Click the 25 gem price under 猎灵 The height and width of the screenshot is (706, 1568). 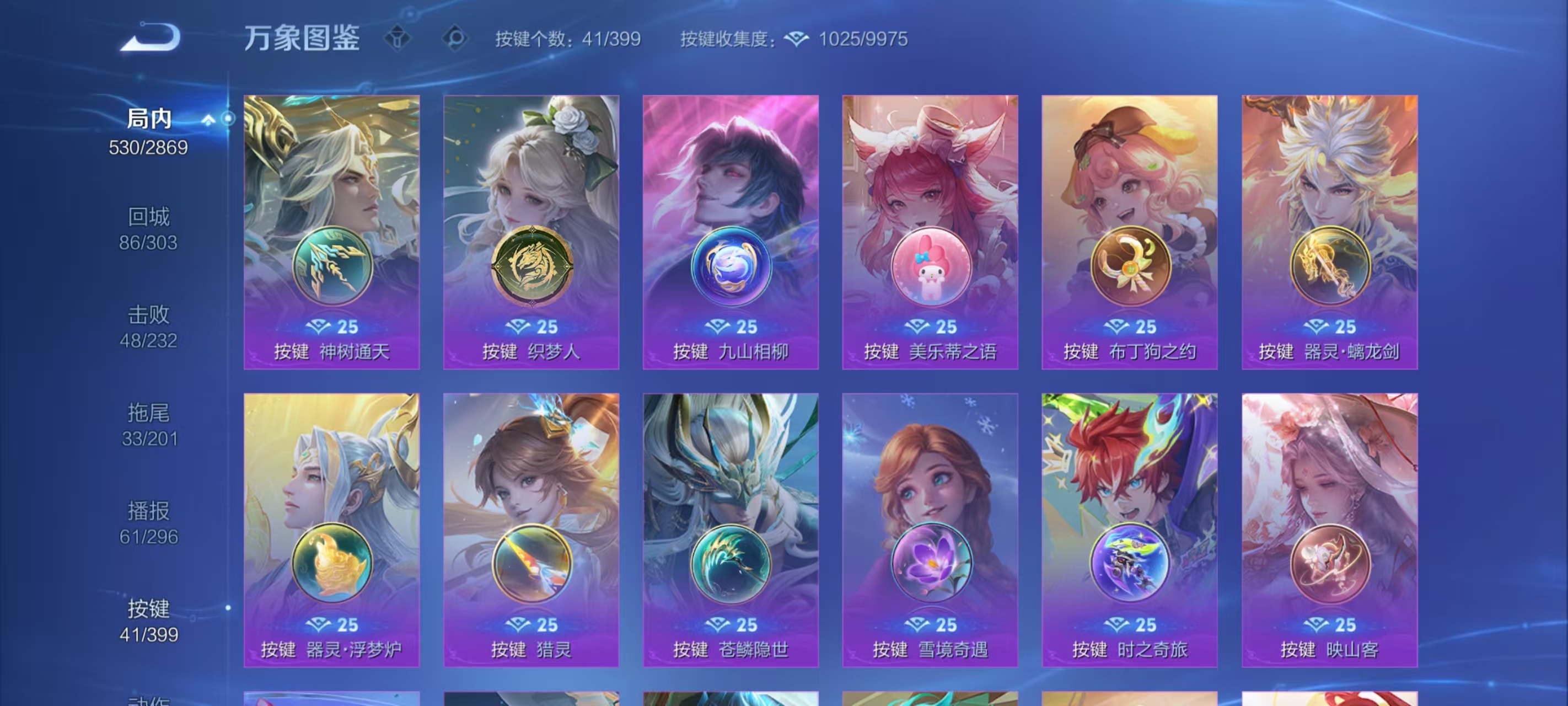click(x=533, y=624)
